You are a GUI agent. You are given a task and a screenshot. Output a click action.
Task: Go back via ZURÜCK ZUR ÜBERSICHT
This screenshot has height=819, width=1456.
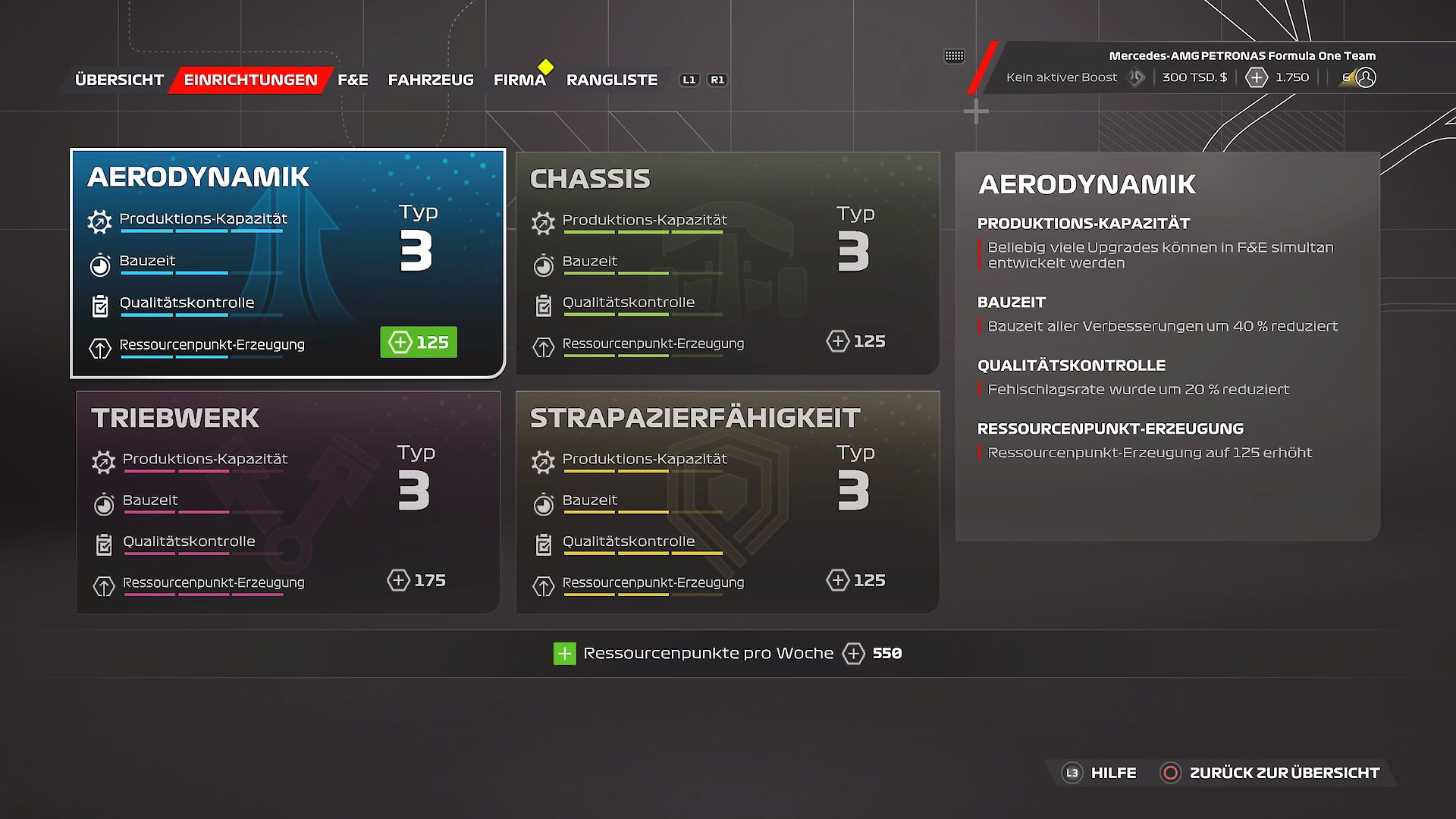1270,773
